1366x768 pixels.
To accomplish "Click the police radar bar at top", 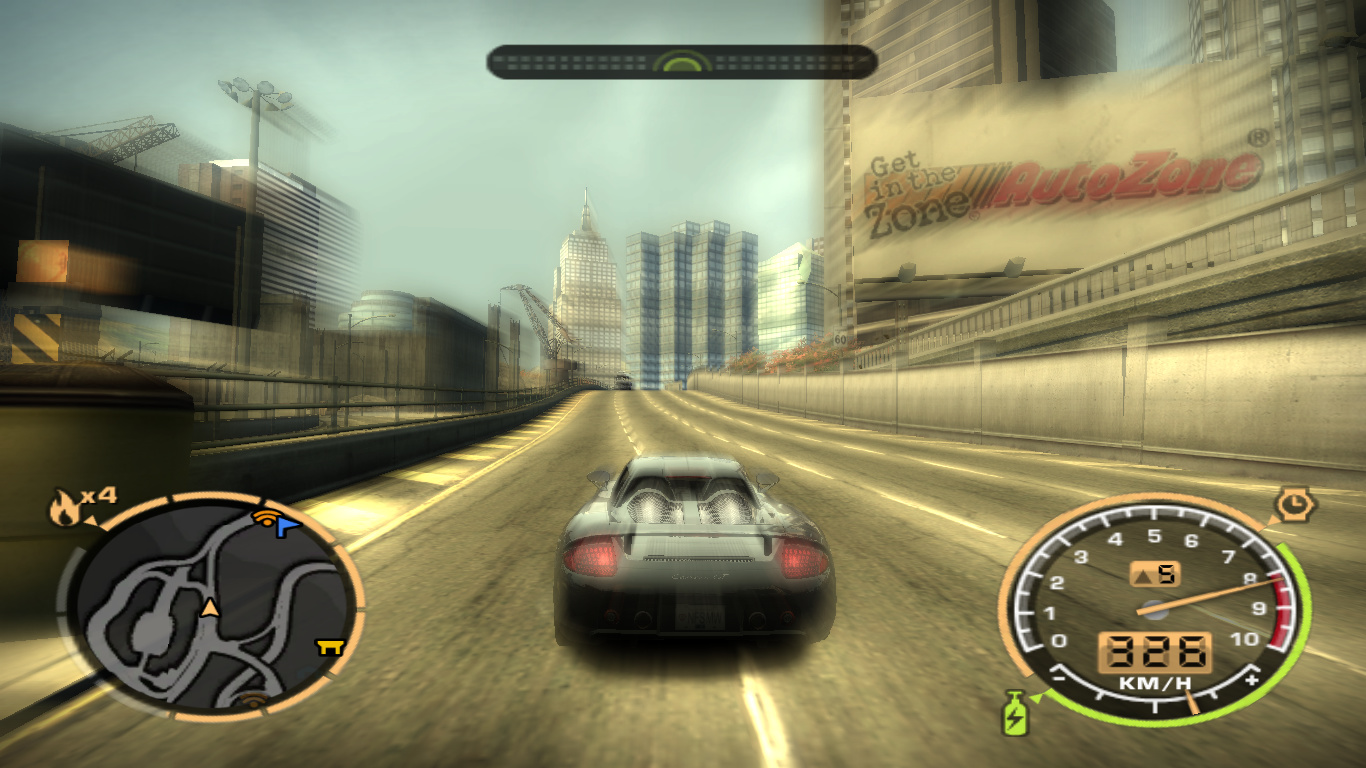I will [682, 62].
